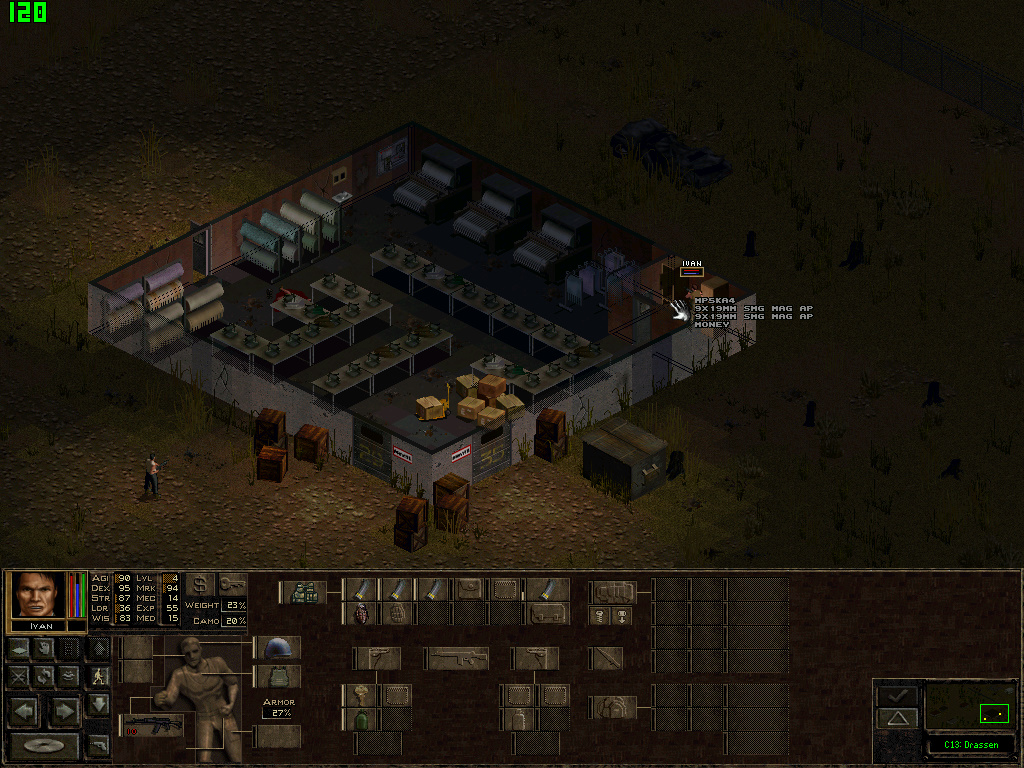The image size is (1024, 768).
Task: Open the C13: Drassen sector label
Action: click(x=970, y=745)
